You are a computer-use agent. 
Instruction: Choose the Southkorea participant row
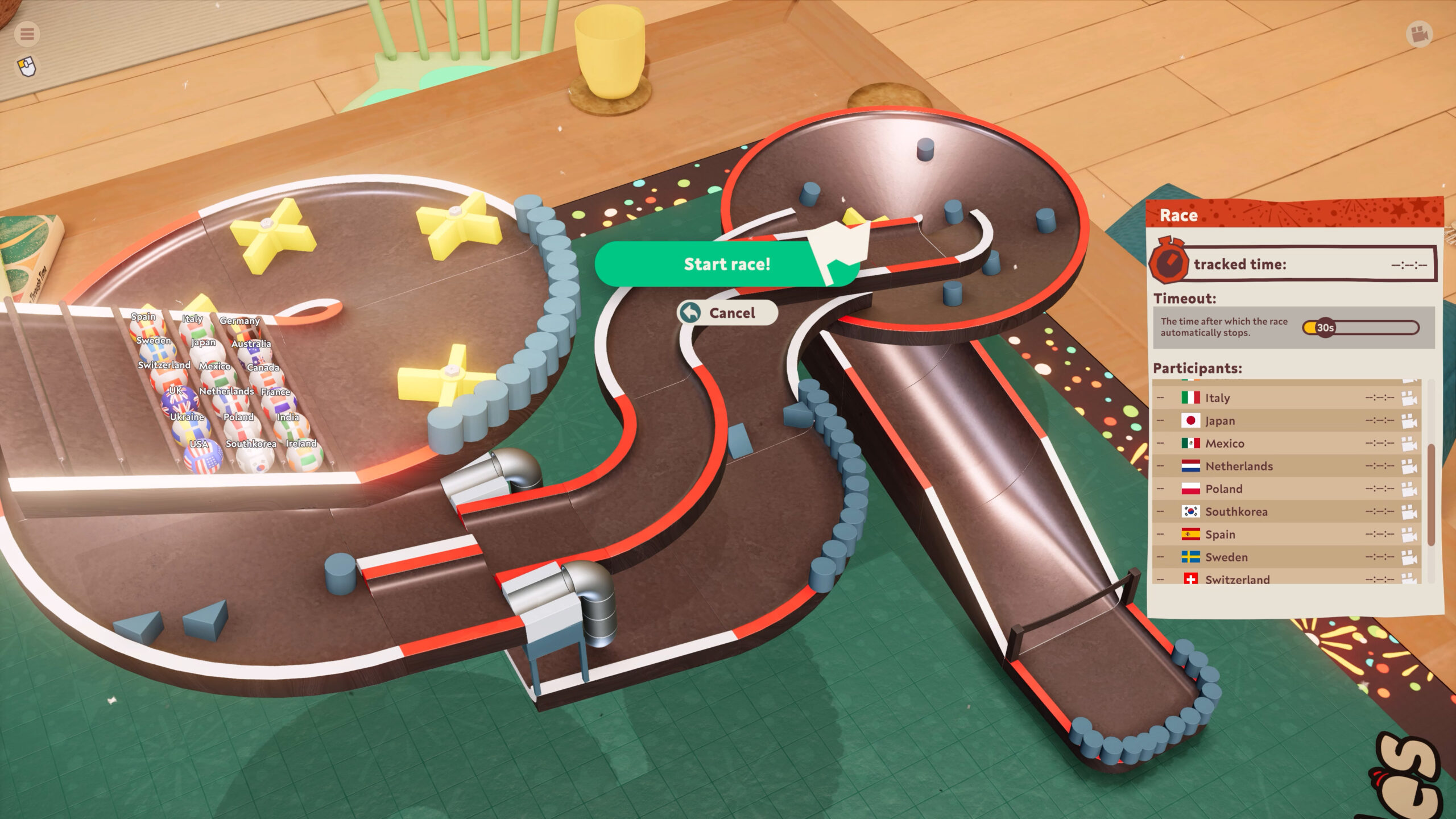point(1236,512)
